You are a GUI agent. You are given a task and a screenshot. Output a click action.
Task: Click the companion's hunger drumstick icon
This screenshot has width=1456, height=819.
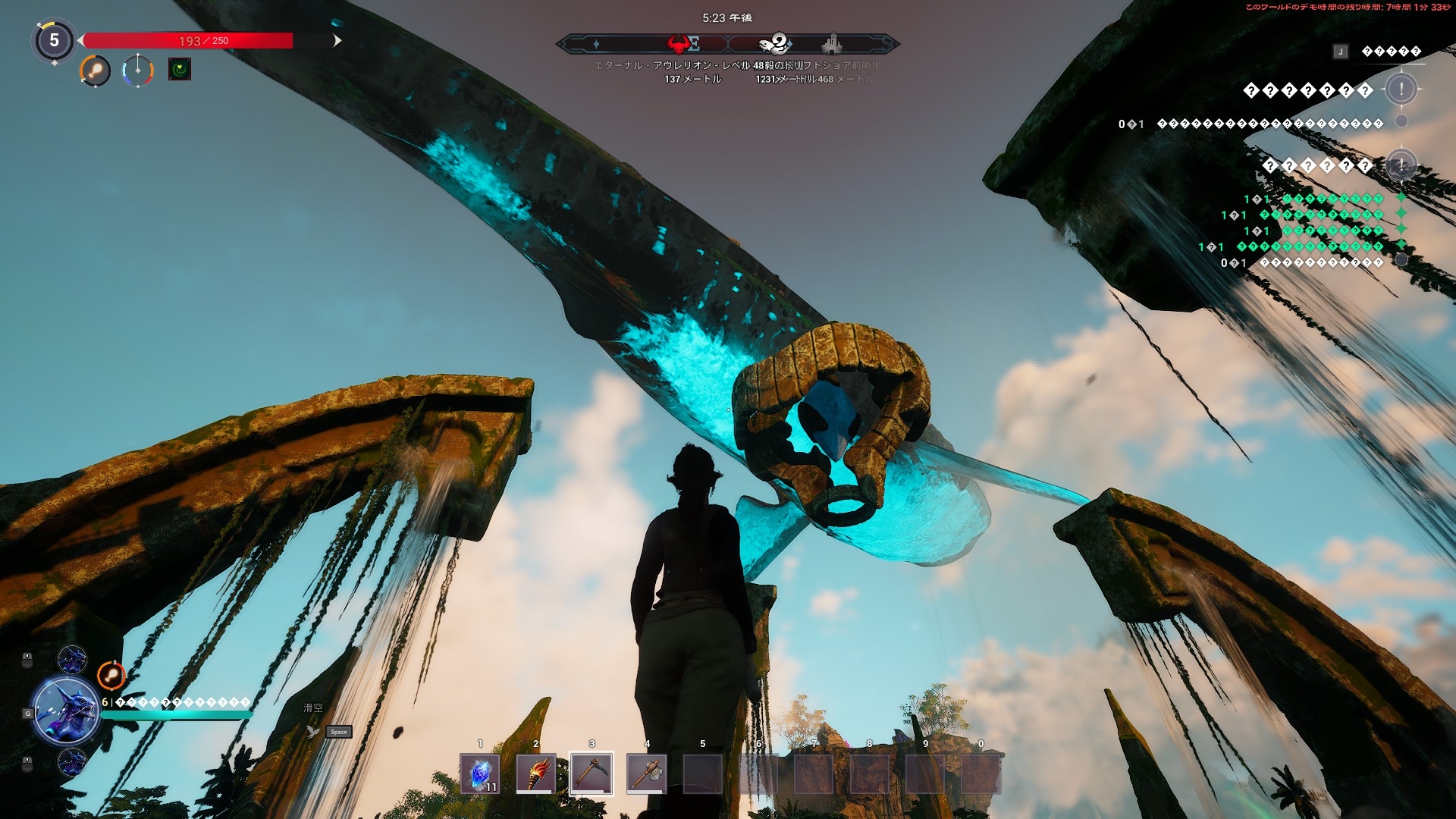(x=111, y=674)
